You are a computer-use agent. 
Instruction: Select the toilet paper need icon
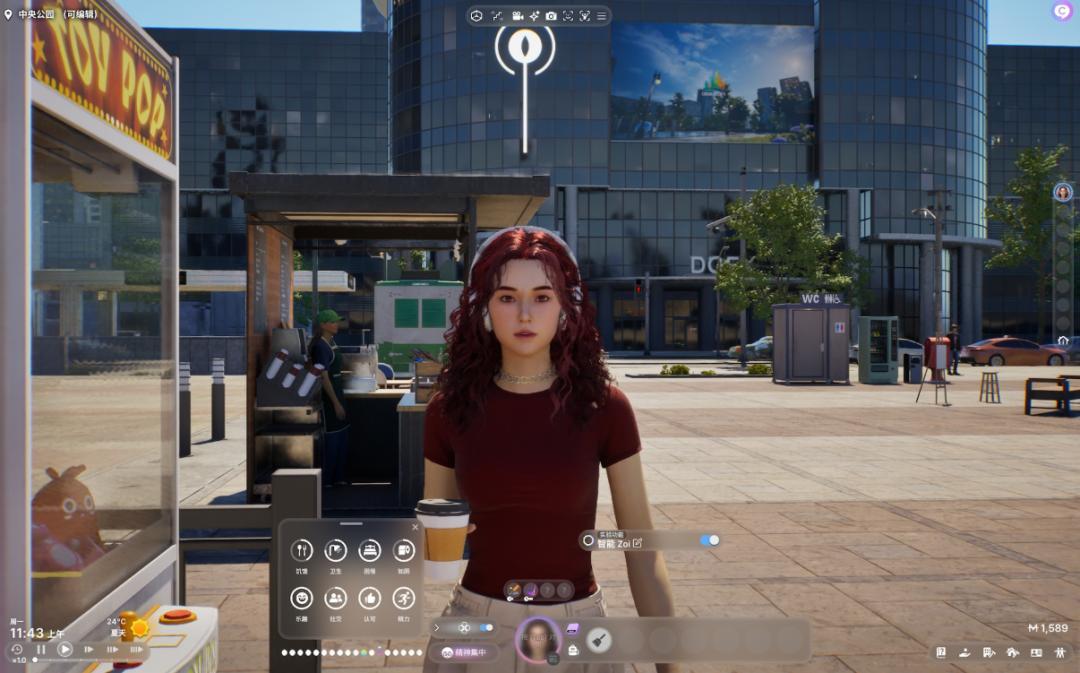pyautogui.click(x=403, y=550)
